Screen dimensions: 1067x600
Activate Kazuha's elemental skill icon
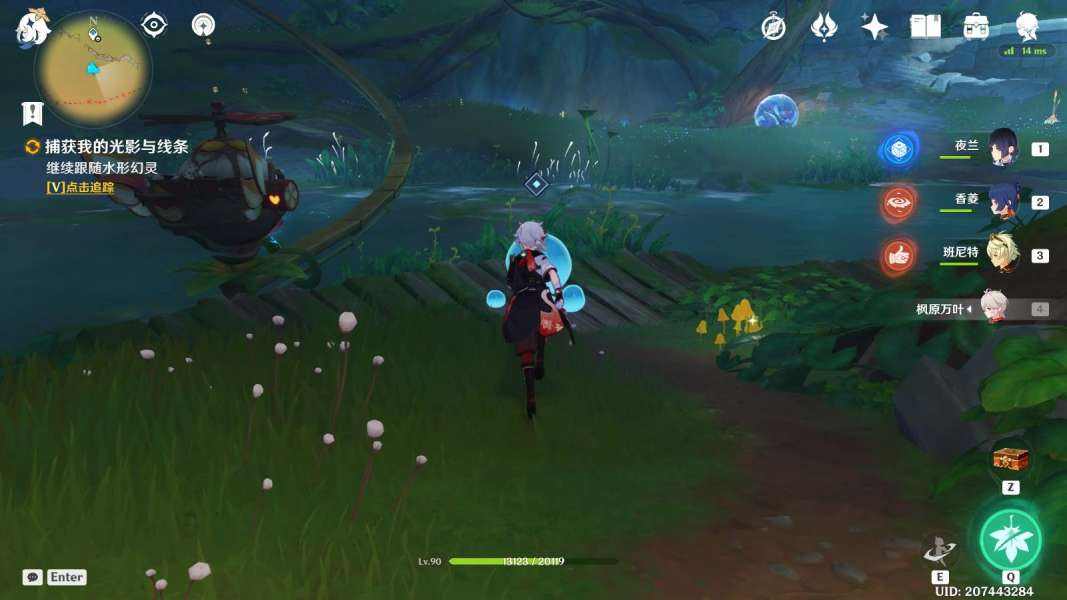940,549
